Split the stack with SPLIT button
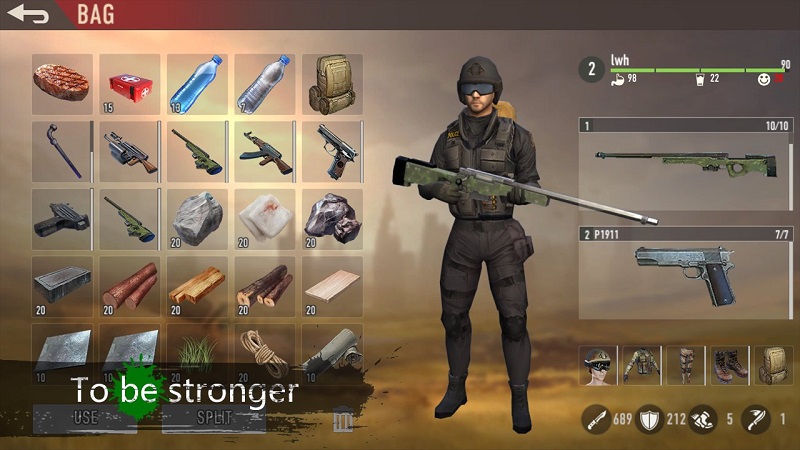This screenshot has height=450, width=800. (x=213, y=418)
